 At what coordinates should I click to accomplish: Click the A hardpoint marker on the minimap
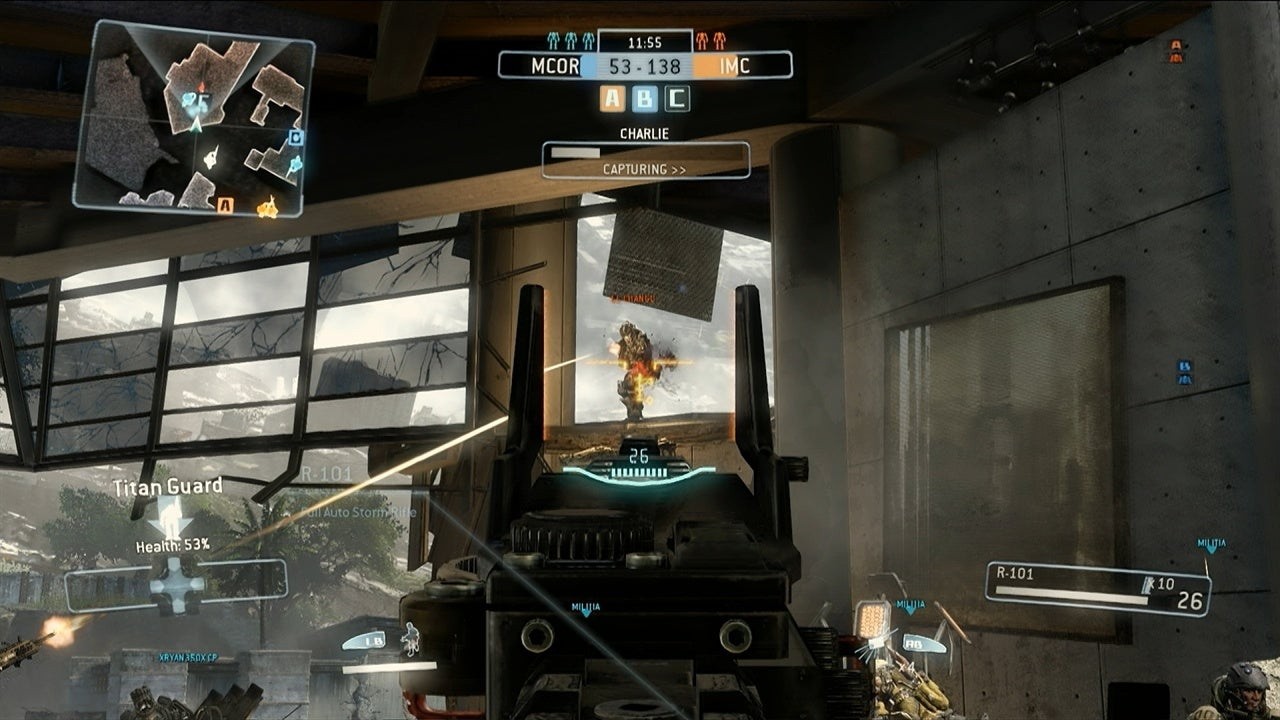[x=225, y=205]
